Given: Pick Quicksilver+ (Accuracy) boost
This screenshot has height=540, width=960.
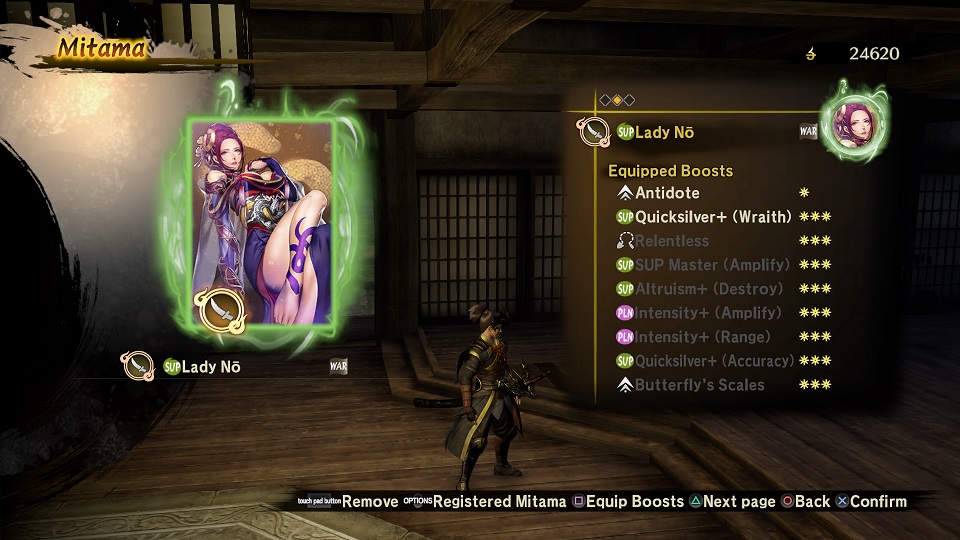Looking at the screenshot, I should tap(714, 361).
